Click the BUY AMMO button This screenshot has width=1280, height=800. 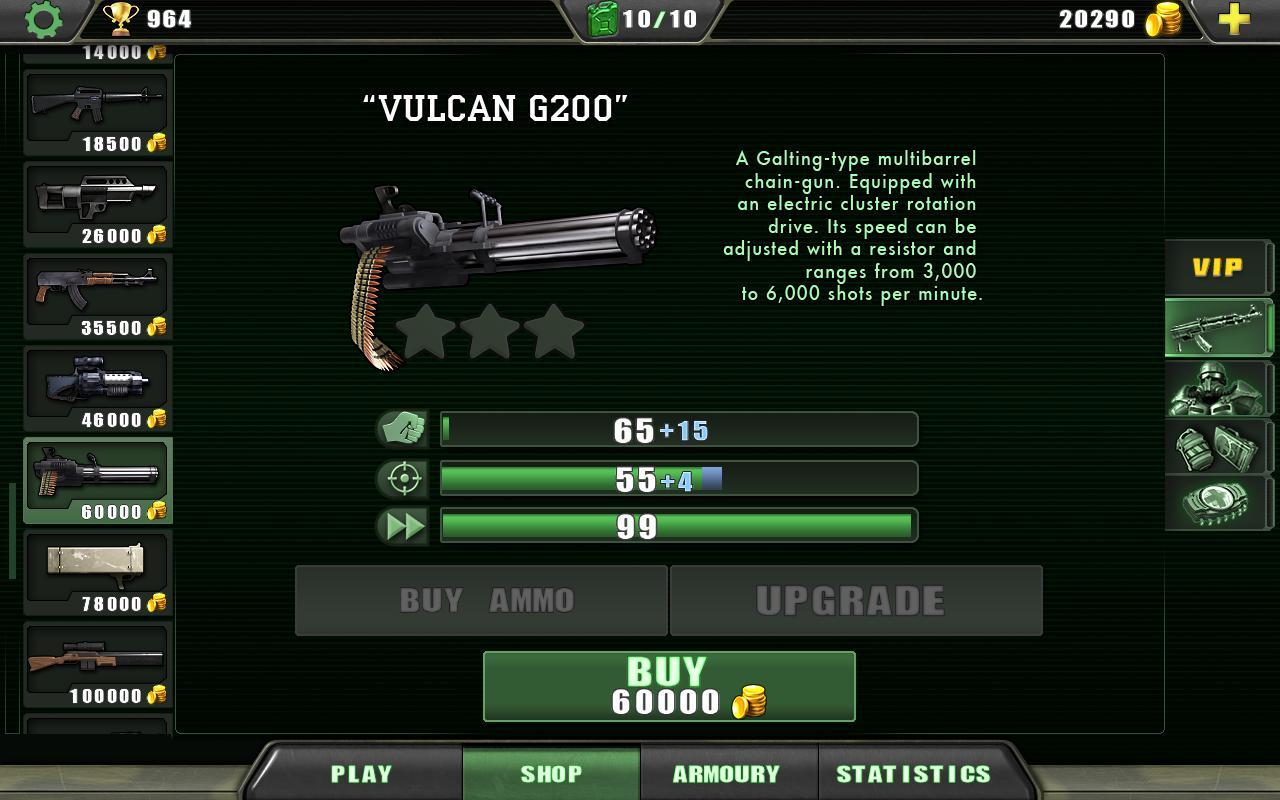coord(480,600)
